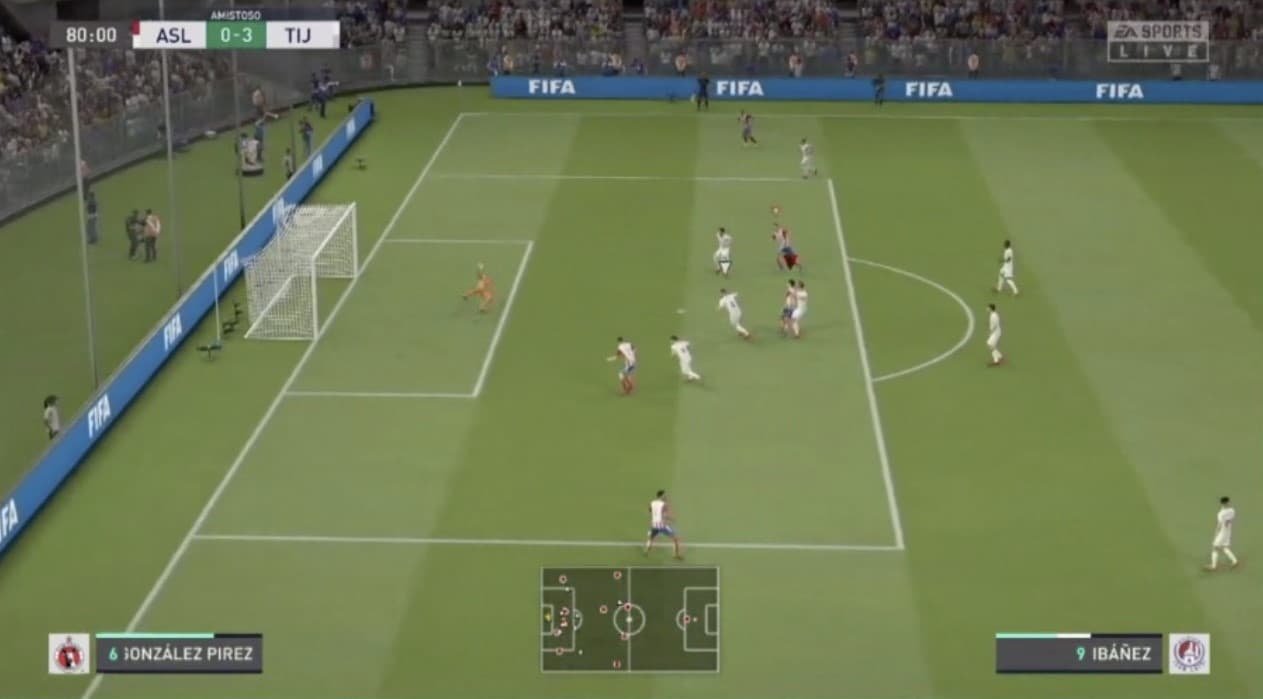
Task: Click the EA Sports Live logo
Action: click(1157, 41)
